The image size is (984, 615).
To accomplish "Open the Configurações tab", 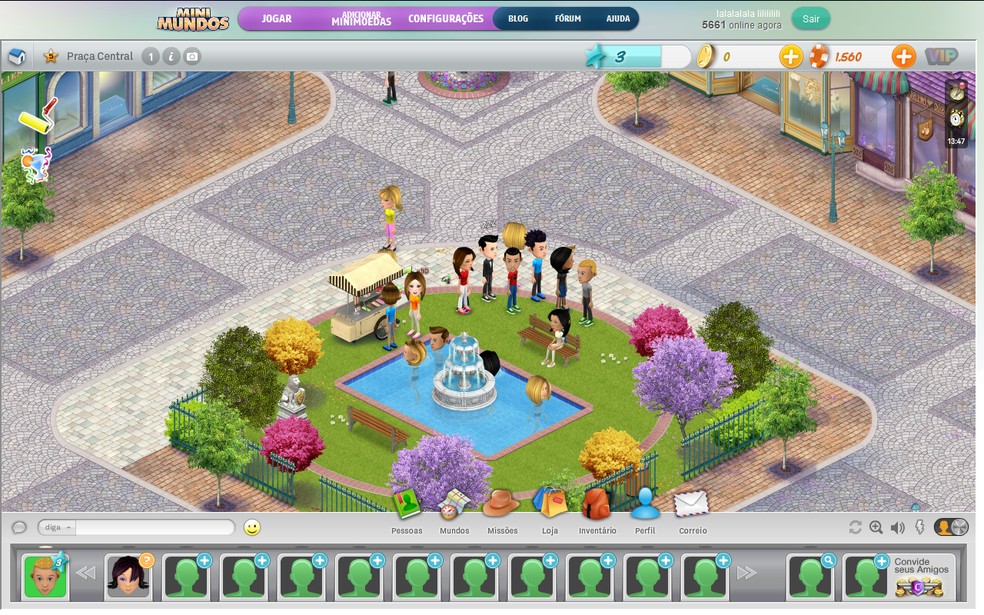I will click(446, 19).
